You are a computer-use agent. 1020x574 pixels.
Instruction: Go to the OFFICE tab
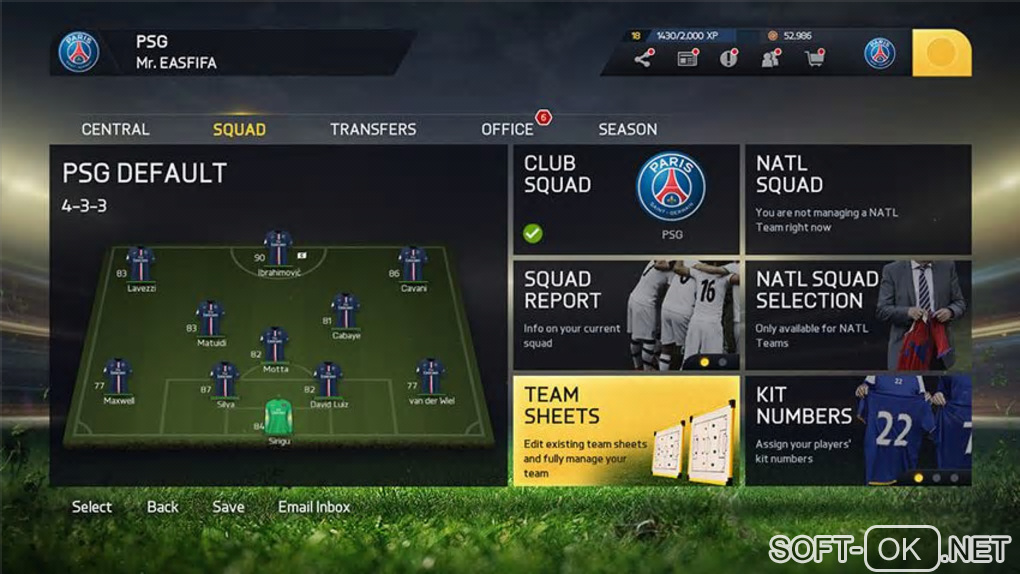pyautogui.click(x=507, y=129)
